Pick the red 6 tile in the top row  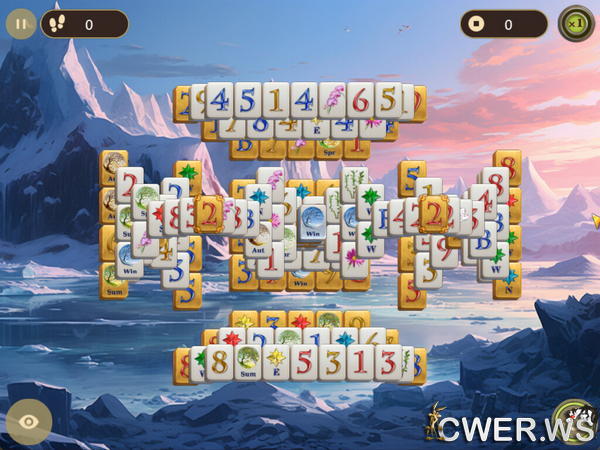tap(361, 100)
